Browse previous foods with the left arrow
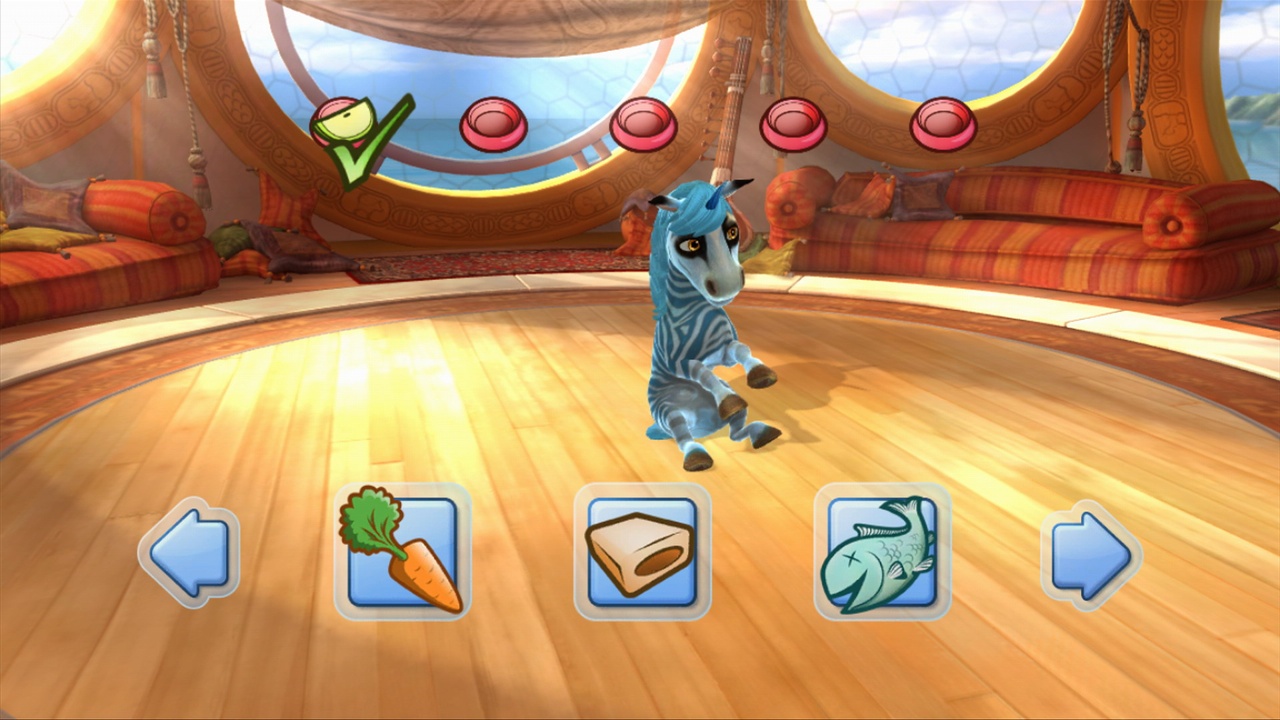 coord(188,552)
